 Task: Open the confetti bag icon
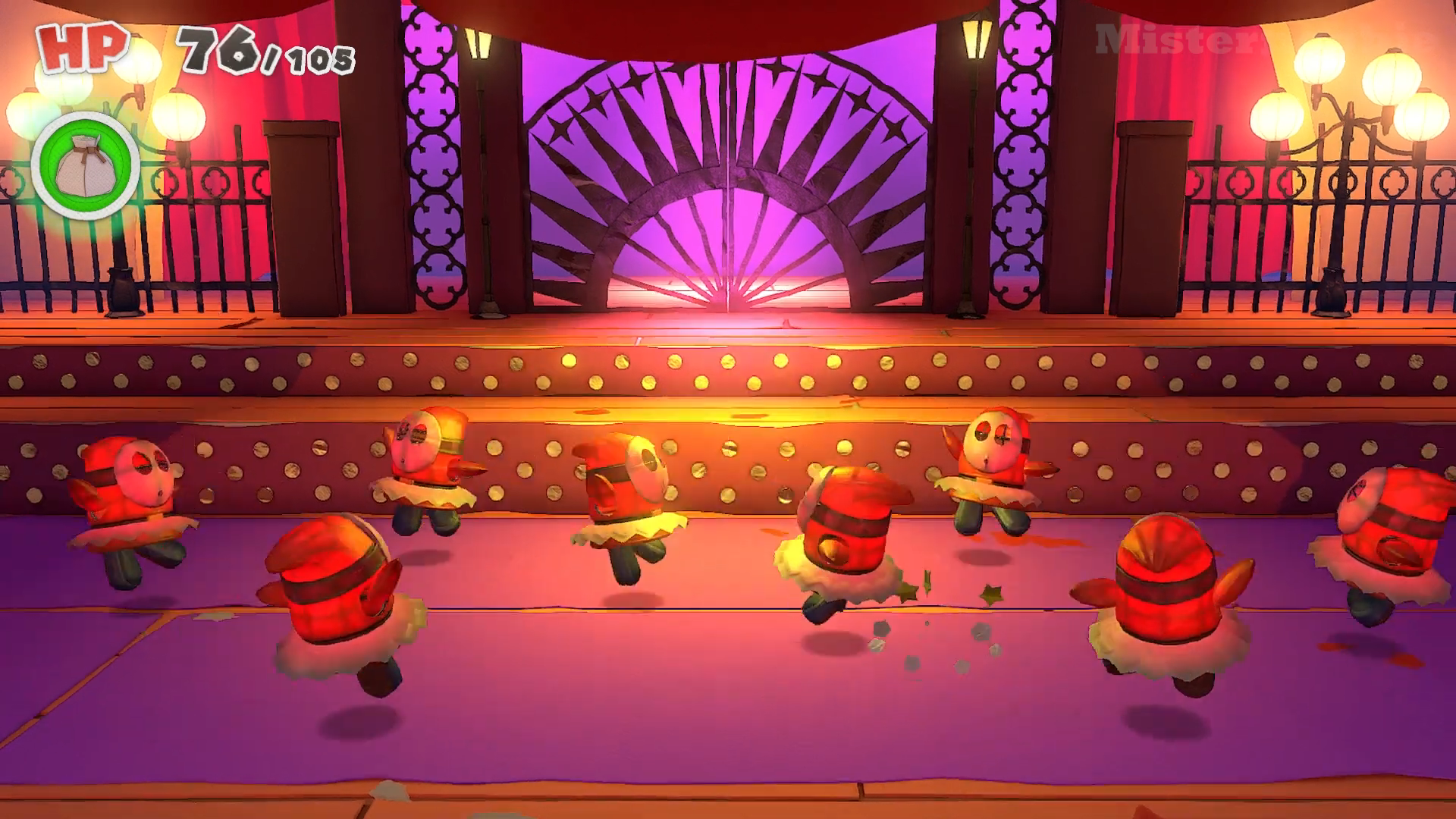click(x=85, y=166)
